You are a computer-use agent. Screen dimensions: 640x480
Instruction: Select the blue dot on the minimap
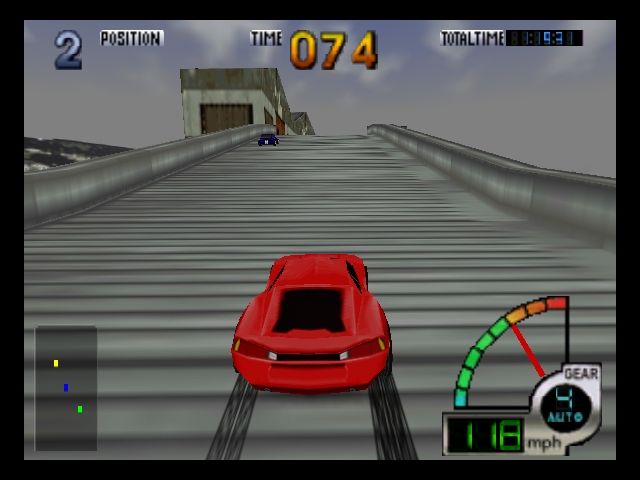point(66,387)
